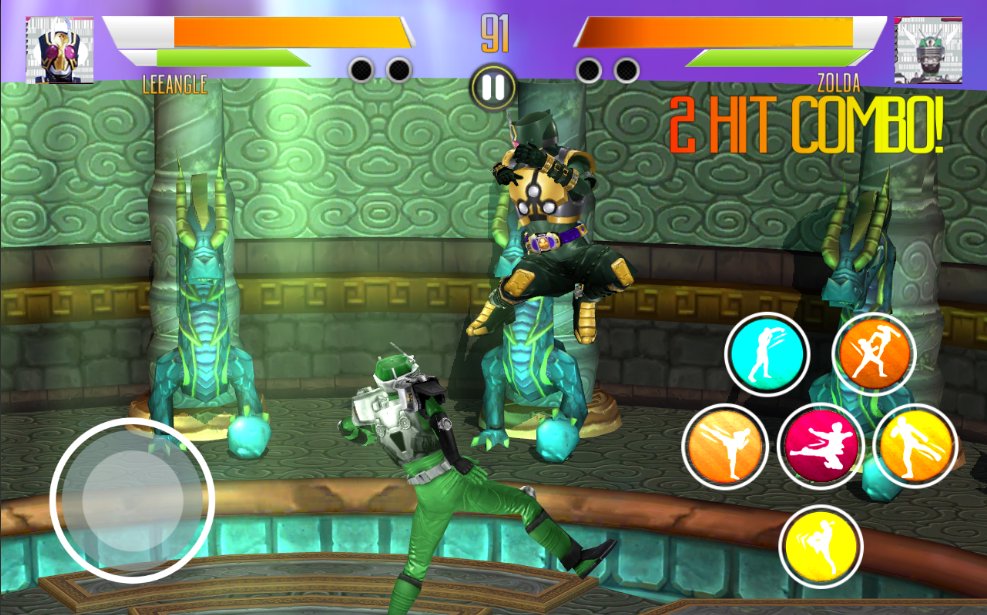Activate the red flying kick button
Image resolution: width=987 pixels, height=615 pixels.
(x=820, y=446)
